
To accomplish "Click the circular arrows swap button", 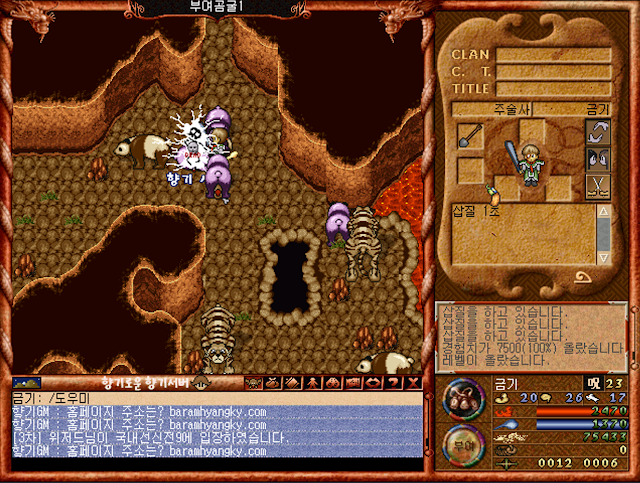I will point(596,133).
